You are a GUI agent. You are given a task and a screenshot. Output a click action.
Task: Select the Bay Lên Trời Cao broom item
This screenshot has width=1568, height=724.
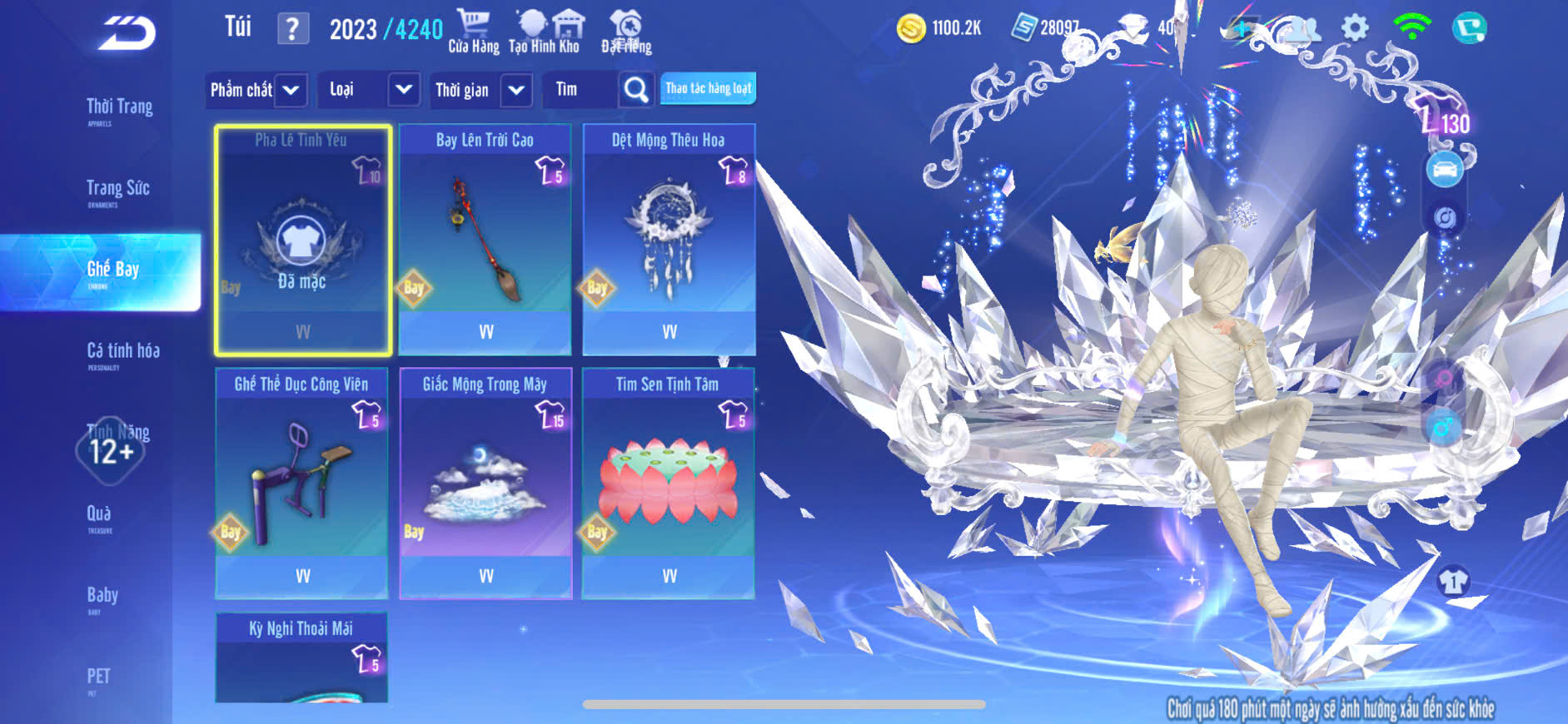pyautogui.click(x=485, y=240)
